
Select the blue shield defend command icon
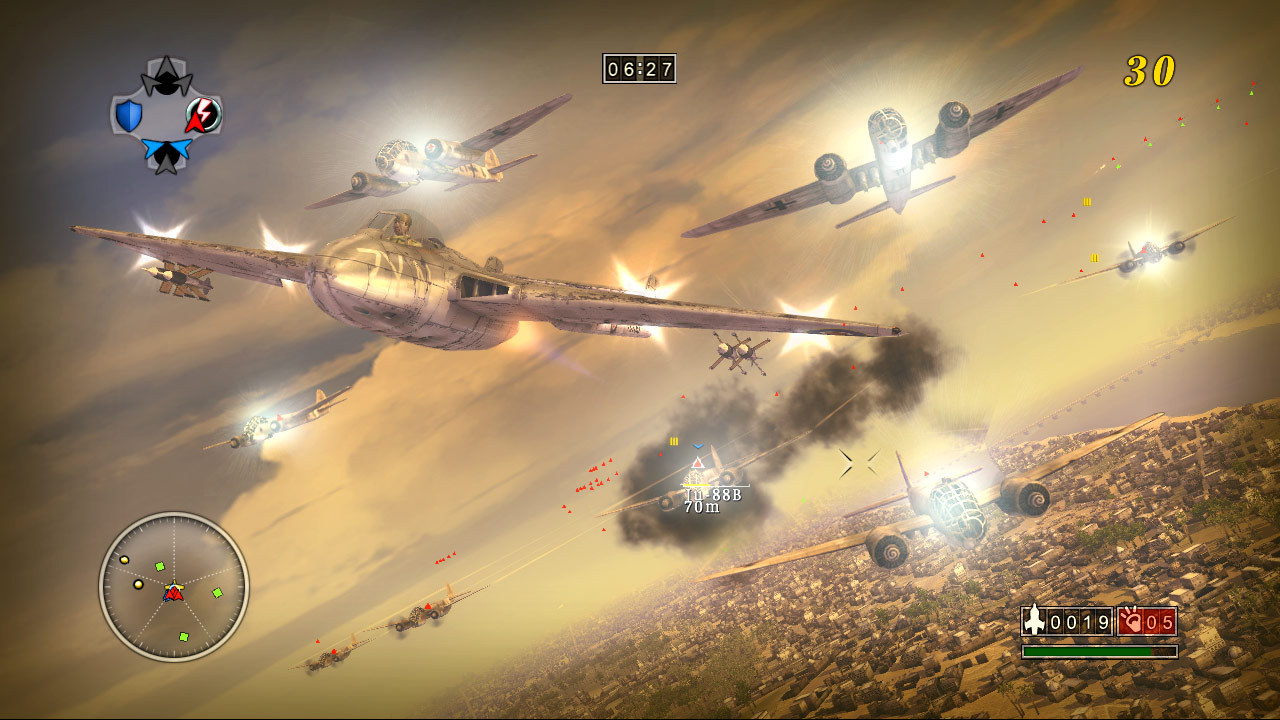click(x=128, y=114)
